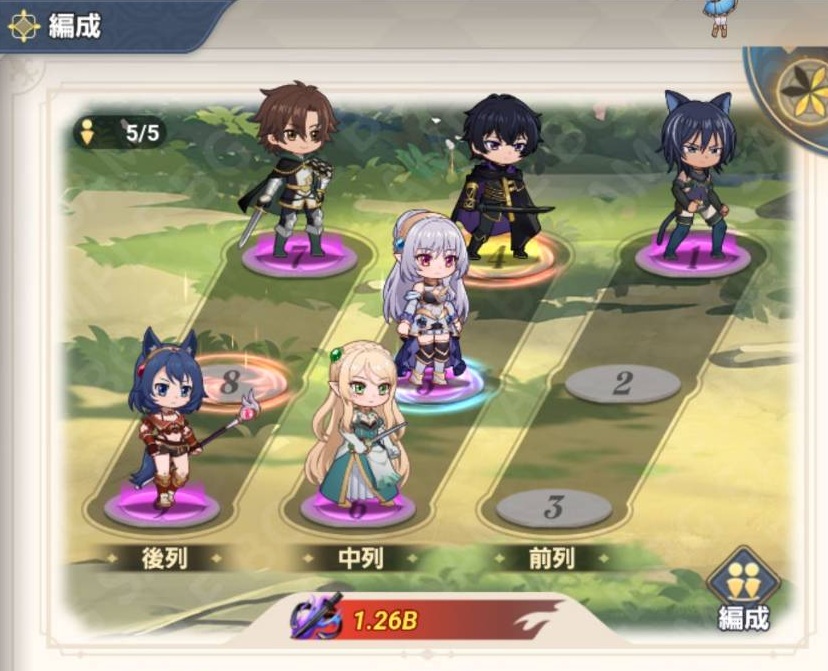Click the glowing orange slot number 8

237,381
